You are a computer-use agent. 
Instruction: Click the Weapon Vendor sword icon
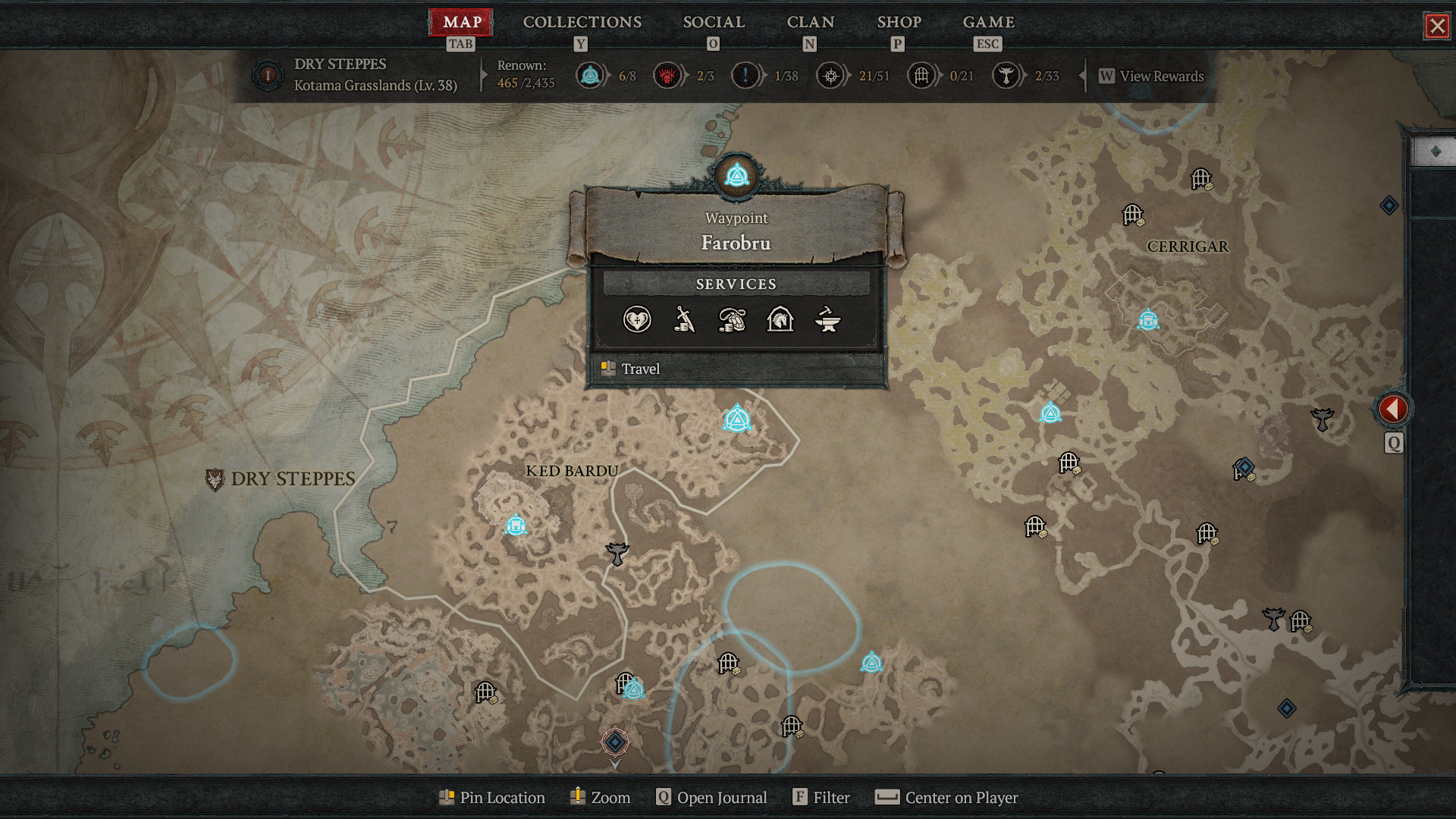tap(686, 320)
